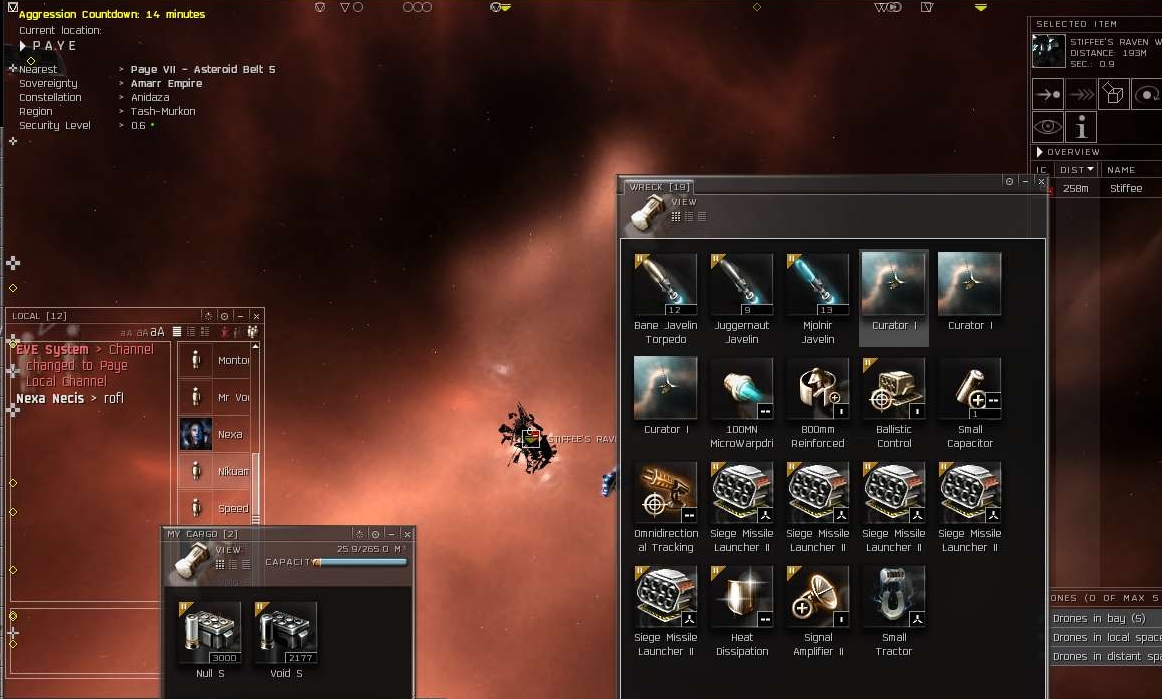
Task: Minimize the My Cargo window
Action: coord(391,534)
